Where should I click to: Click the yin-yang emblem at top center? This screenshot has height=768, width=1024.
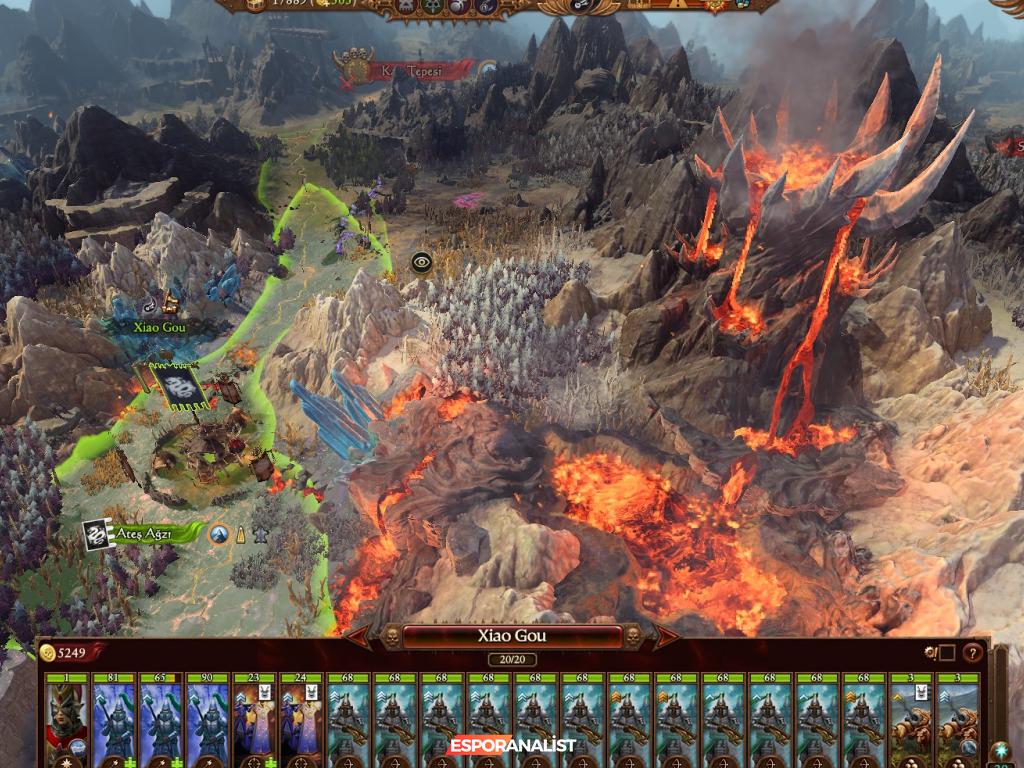point(584,6)
